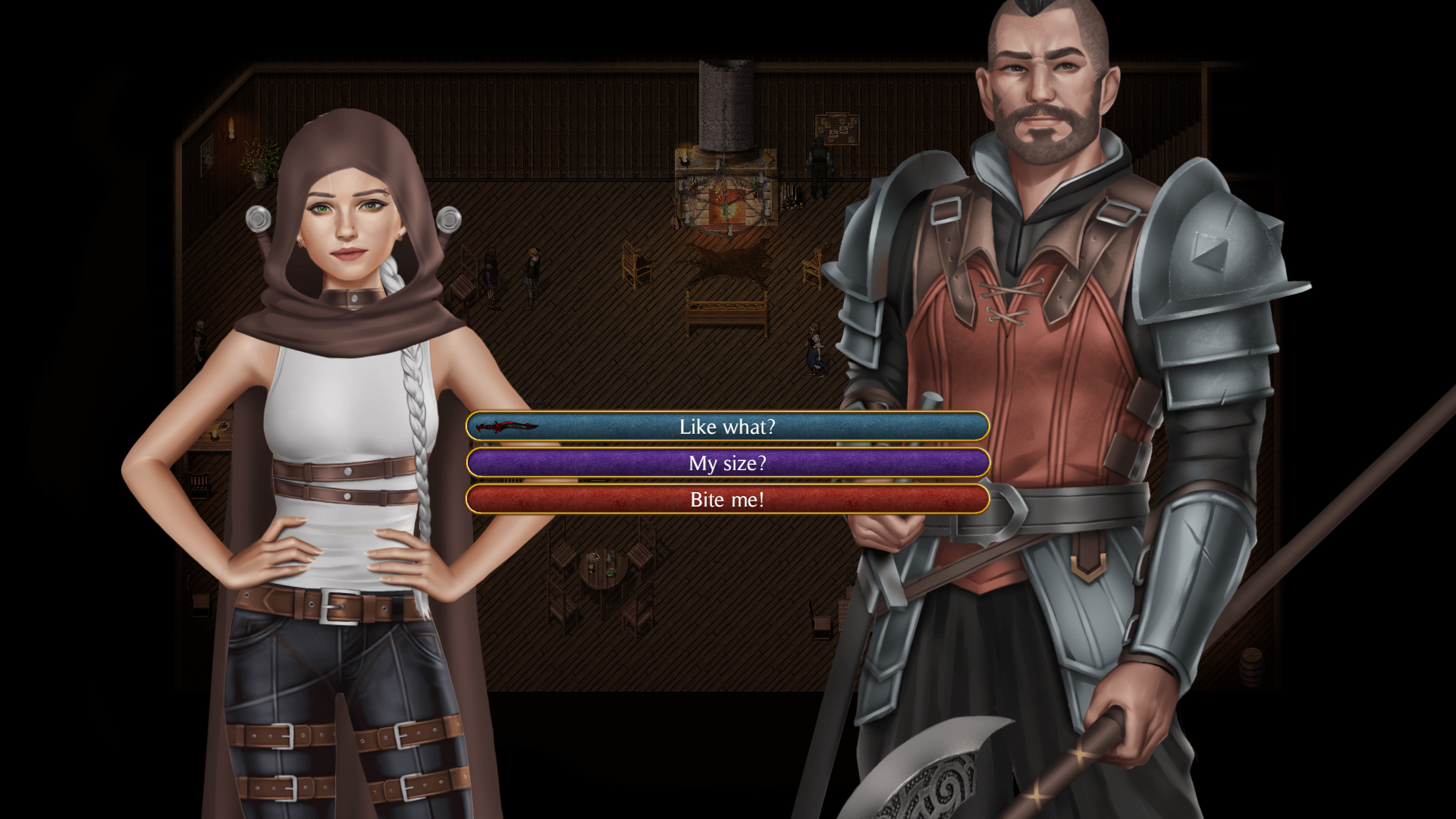Choose the "Like what?" dialogue reply
1456x819 pixels.
727,427
